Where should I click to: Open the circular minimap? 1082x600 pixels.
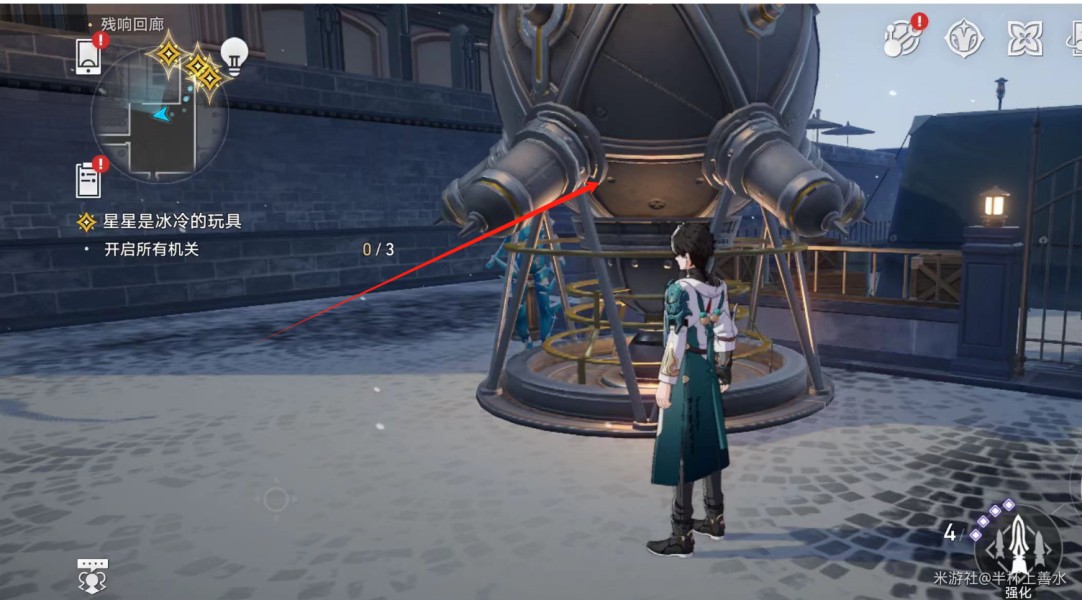pos(158,114)
